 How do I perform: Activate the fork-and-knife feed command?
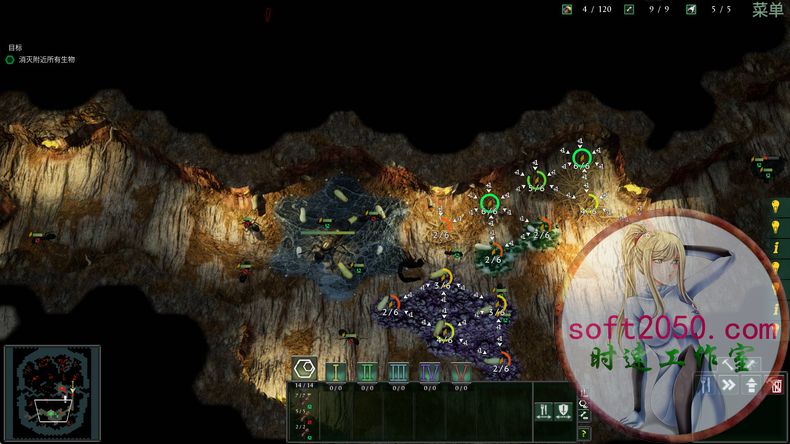click(544, 409)
